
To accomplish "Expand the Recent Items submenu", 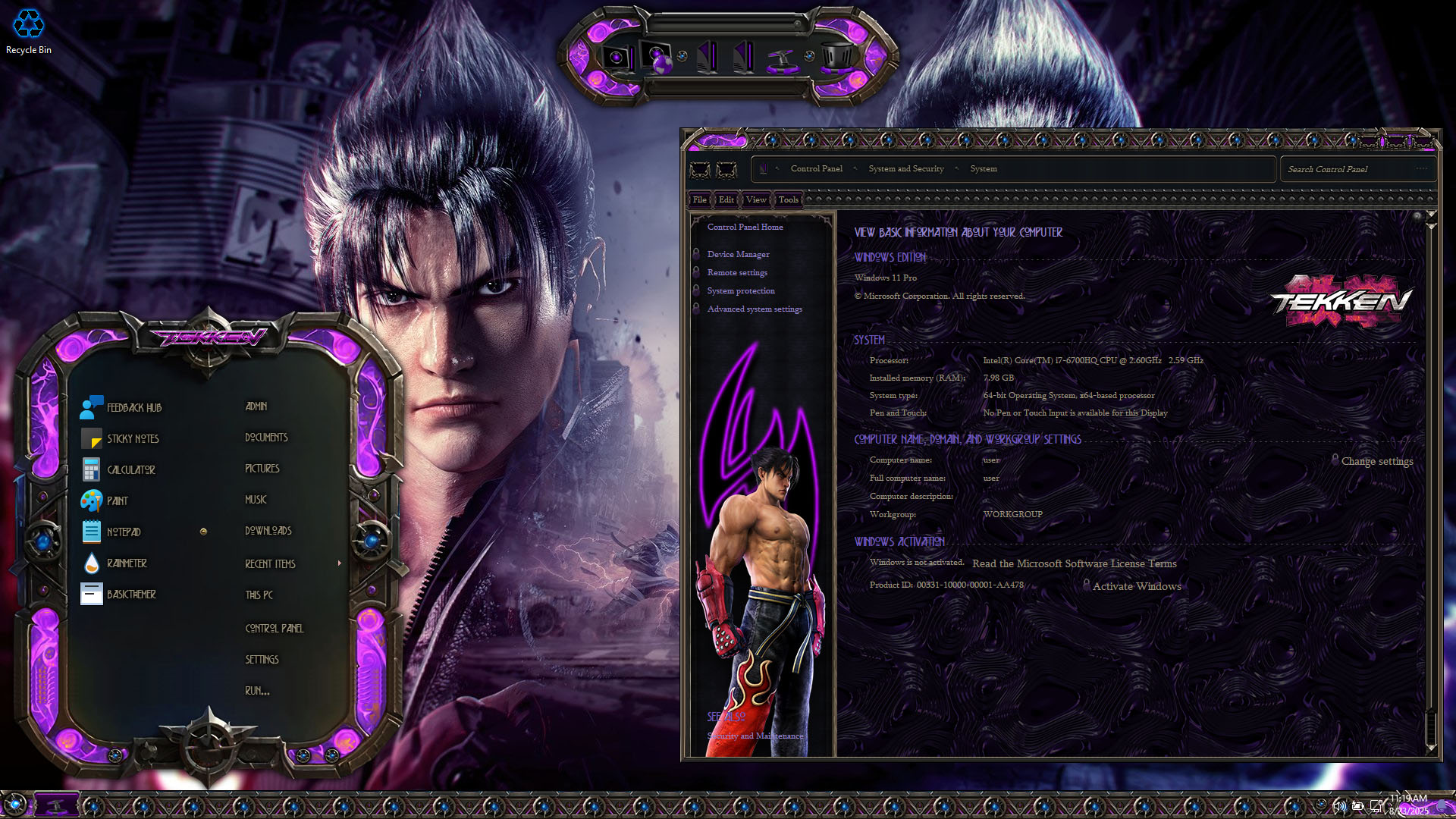I will click(271, 564).
